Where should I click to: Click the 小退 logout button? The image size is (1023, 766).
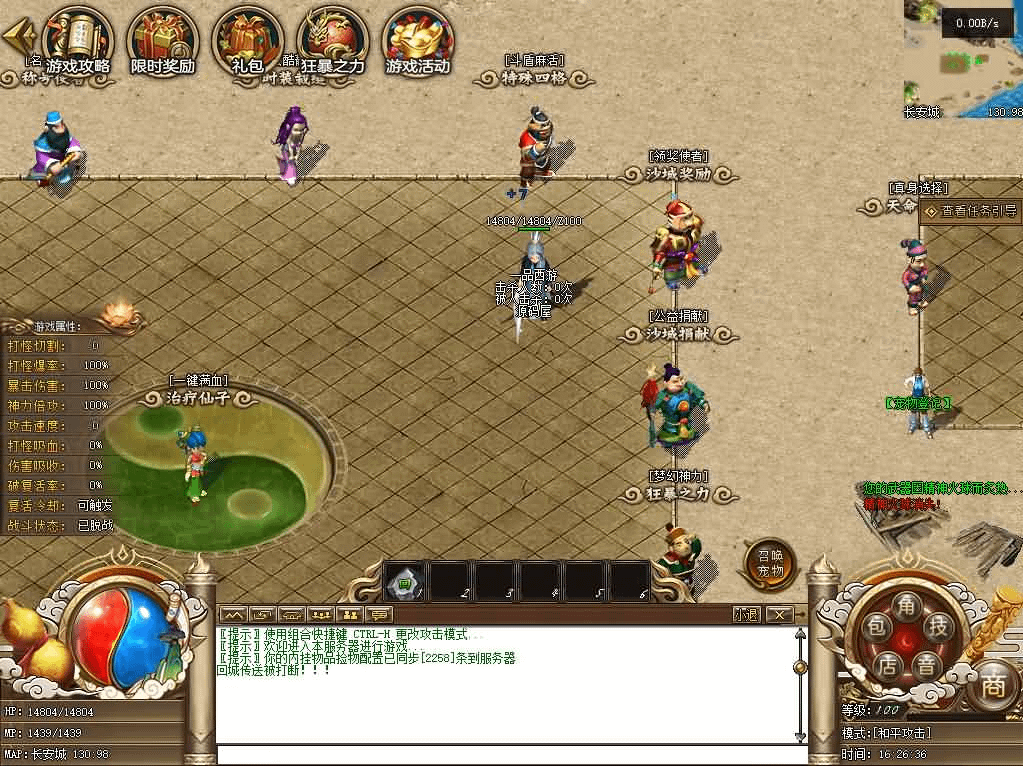(x=746, y=614)
